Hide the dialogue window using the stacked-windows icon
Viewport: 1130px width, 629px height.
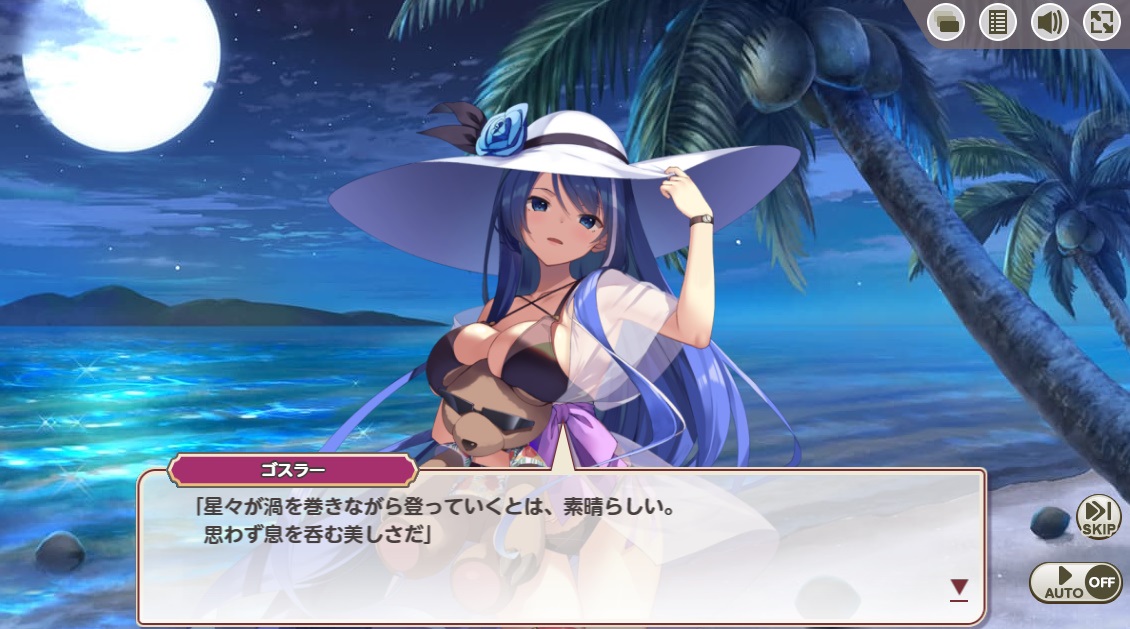pos(945,22)
